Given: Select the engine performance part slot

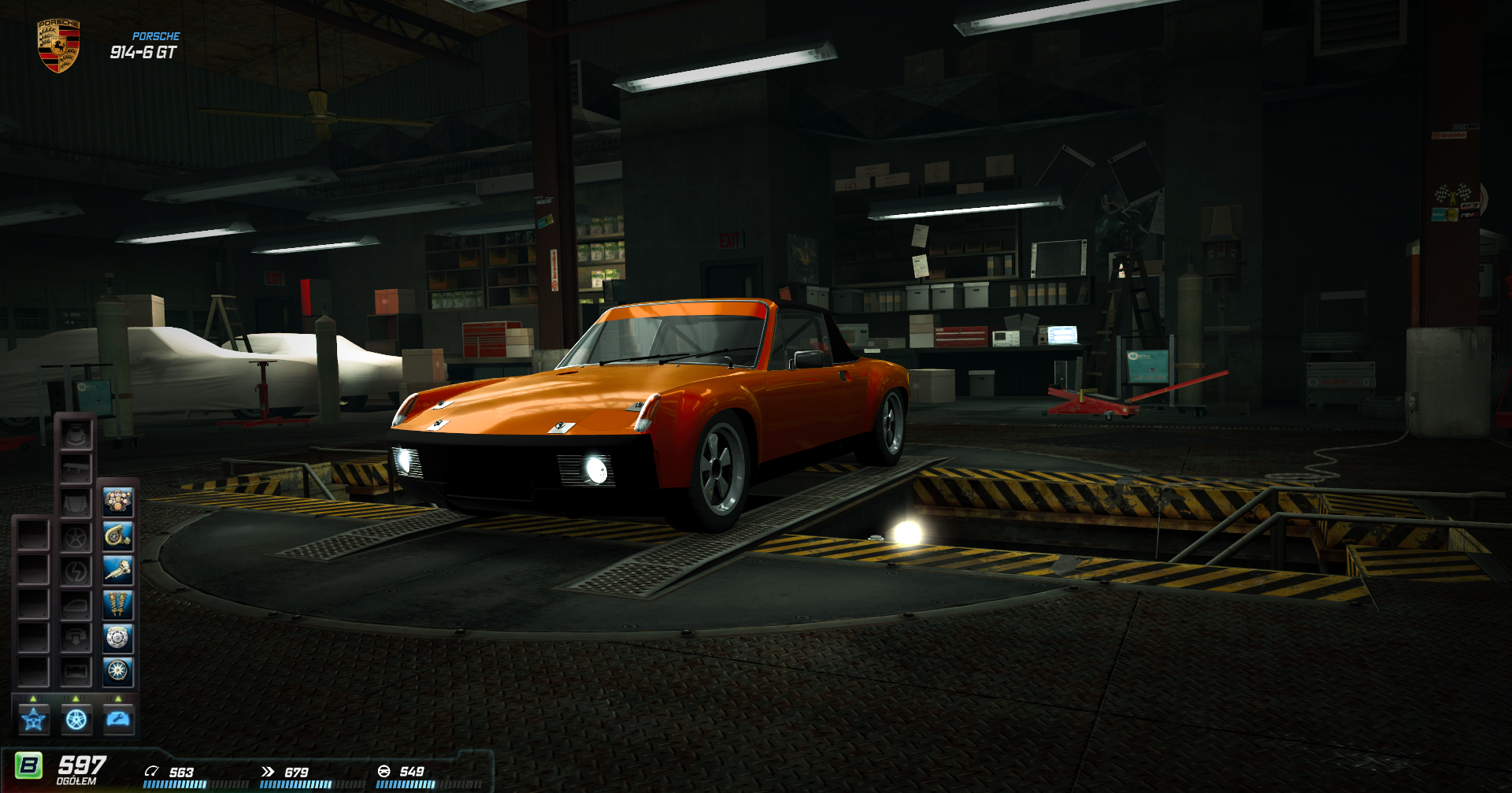Looking at the screenshot, I should (118, 502).
